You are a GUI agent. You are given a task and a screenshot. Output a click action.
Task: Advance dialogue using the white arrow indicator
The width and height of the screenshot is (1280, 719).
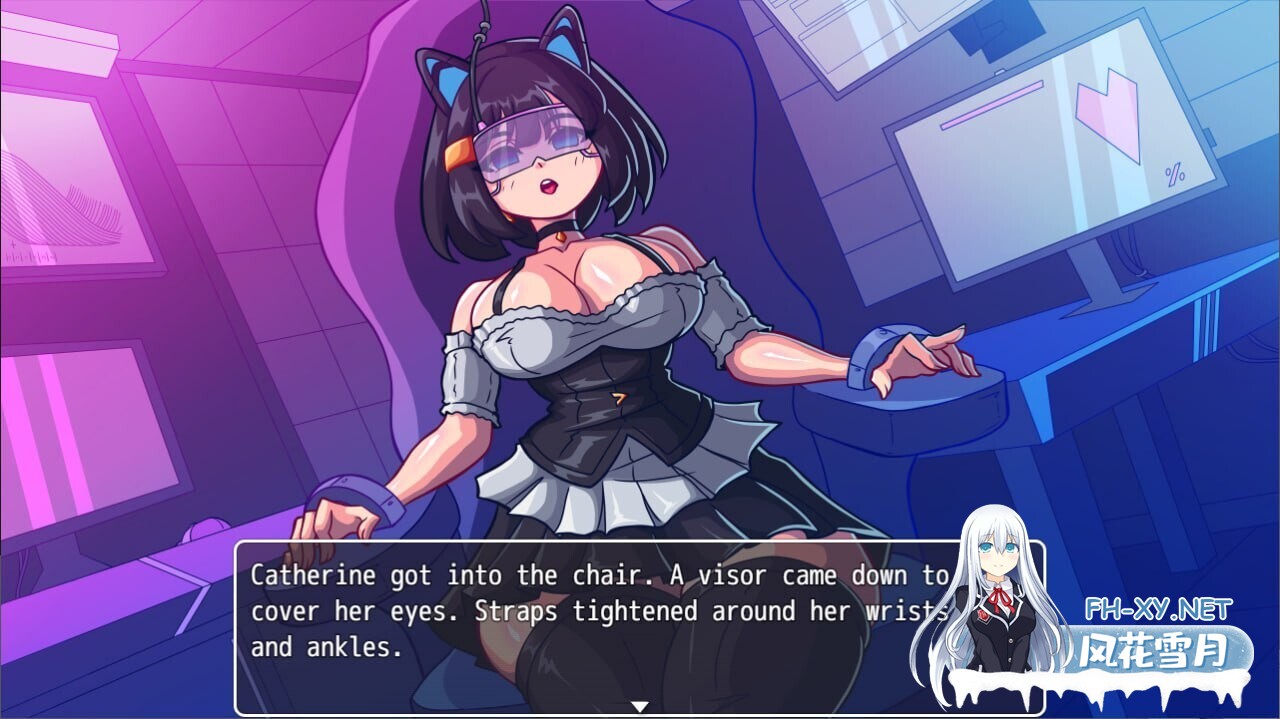pos(640,706)
